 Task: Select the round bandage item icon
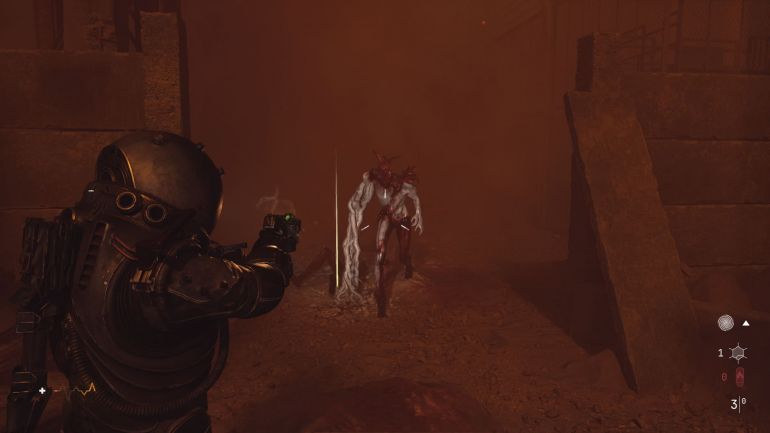point(725,323)
